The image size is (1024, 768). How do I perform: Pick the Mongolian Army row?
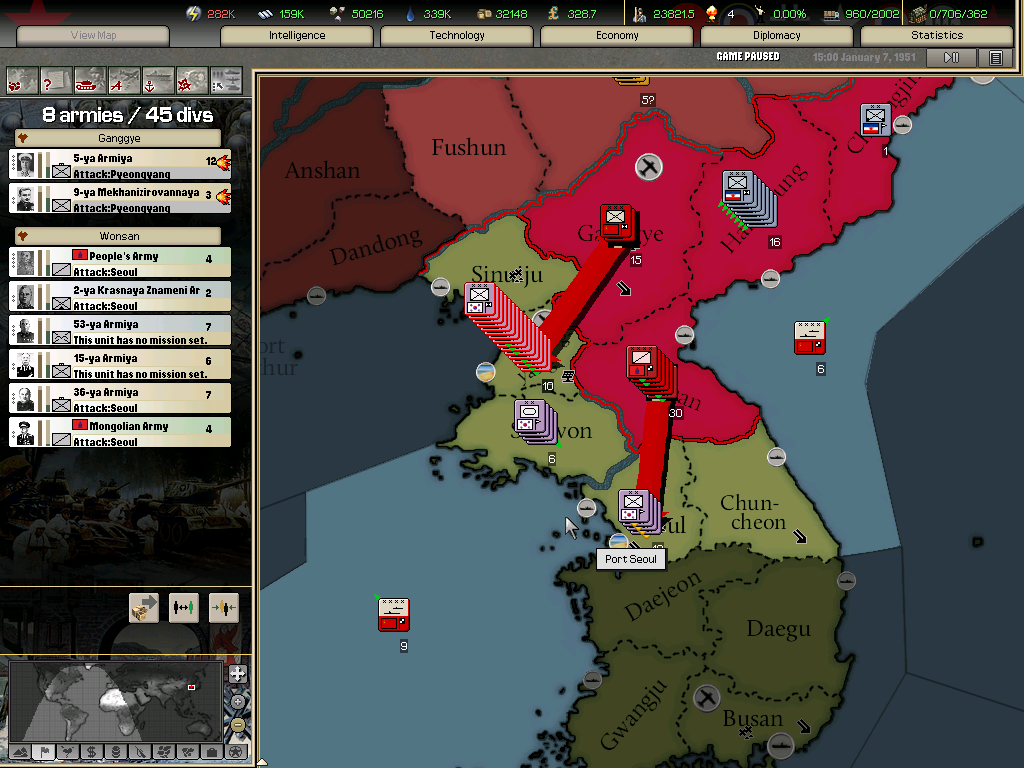pos(120,432)
